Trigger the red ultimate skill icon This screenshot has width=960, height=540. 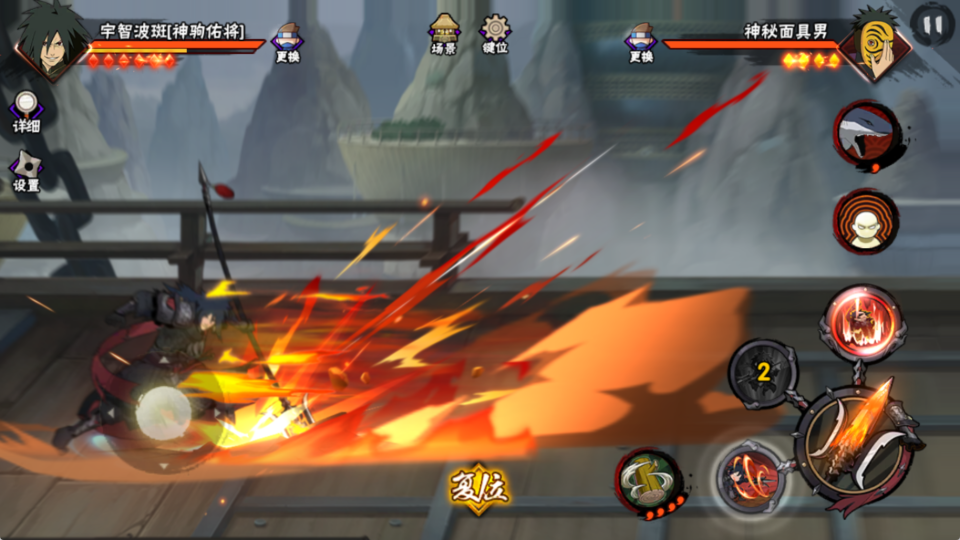point(862,322)
